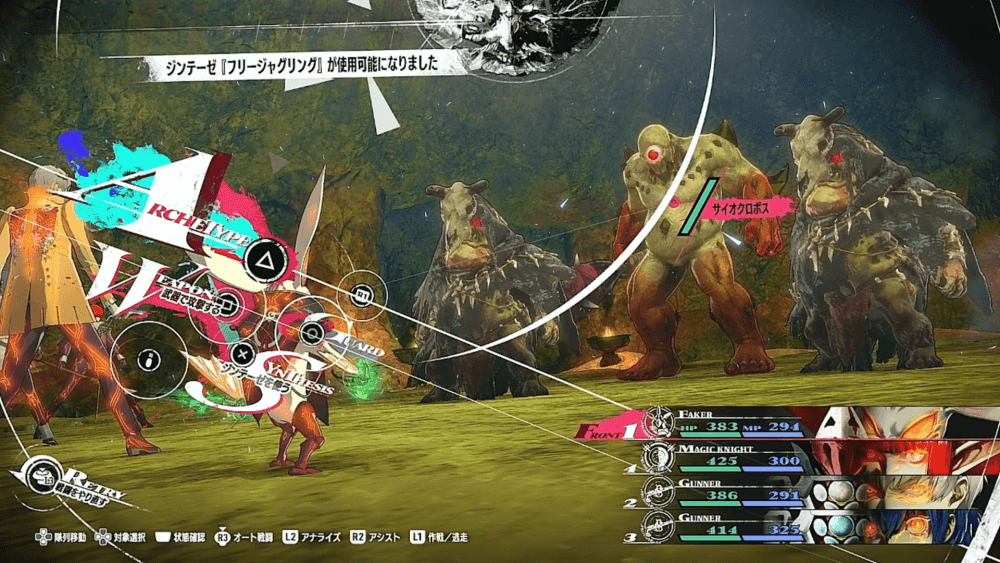Choose the Guard command
The image size is (1000, 563).
click(x=313, y=334)
